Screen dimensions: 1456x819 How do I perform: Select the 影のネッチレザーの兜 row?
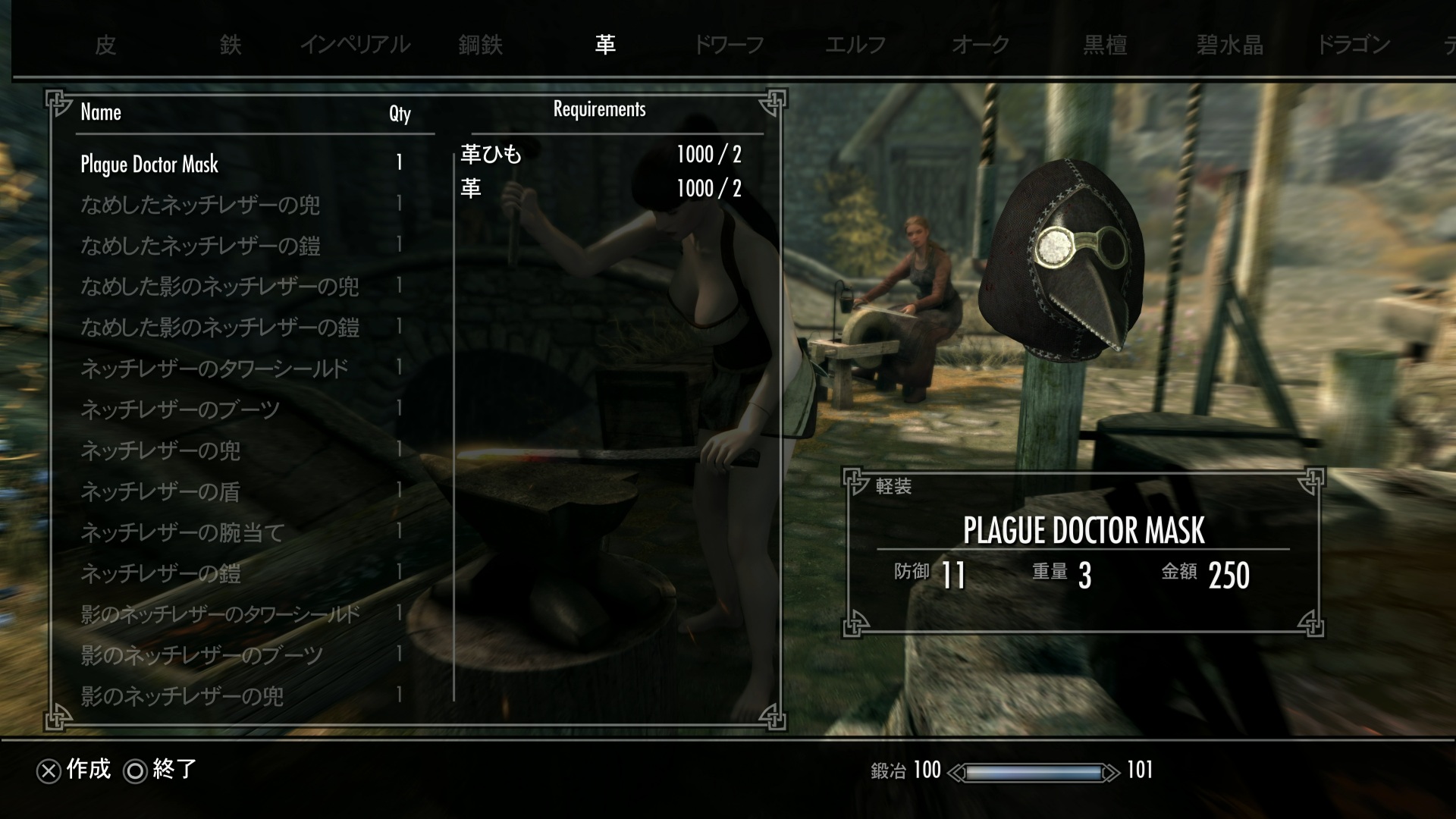182,696
